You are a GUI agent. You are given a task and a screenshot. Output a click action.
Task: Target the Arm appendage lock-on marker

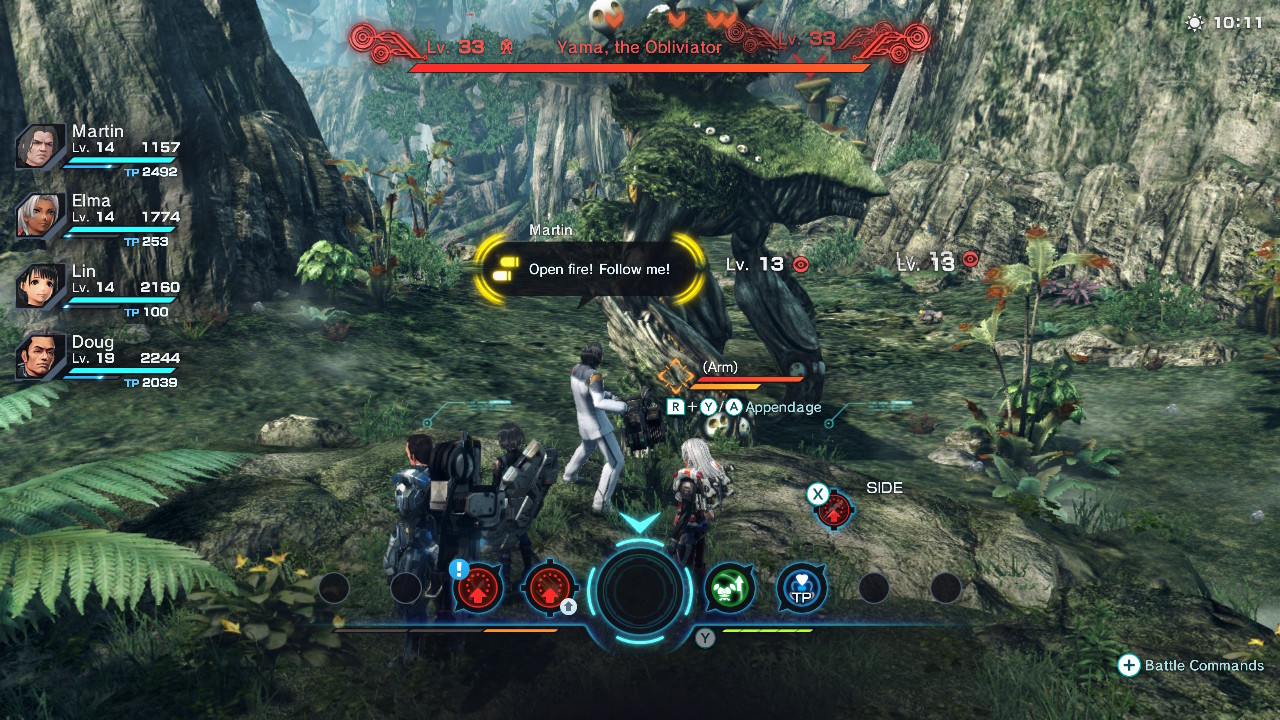(x=676, y=377)
